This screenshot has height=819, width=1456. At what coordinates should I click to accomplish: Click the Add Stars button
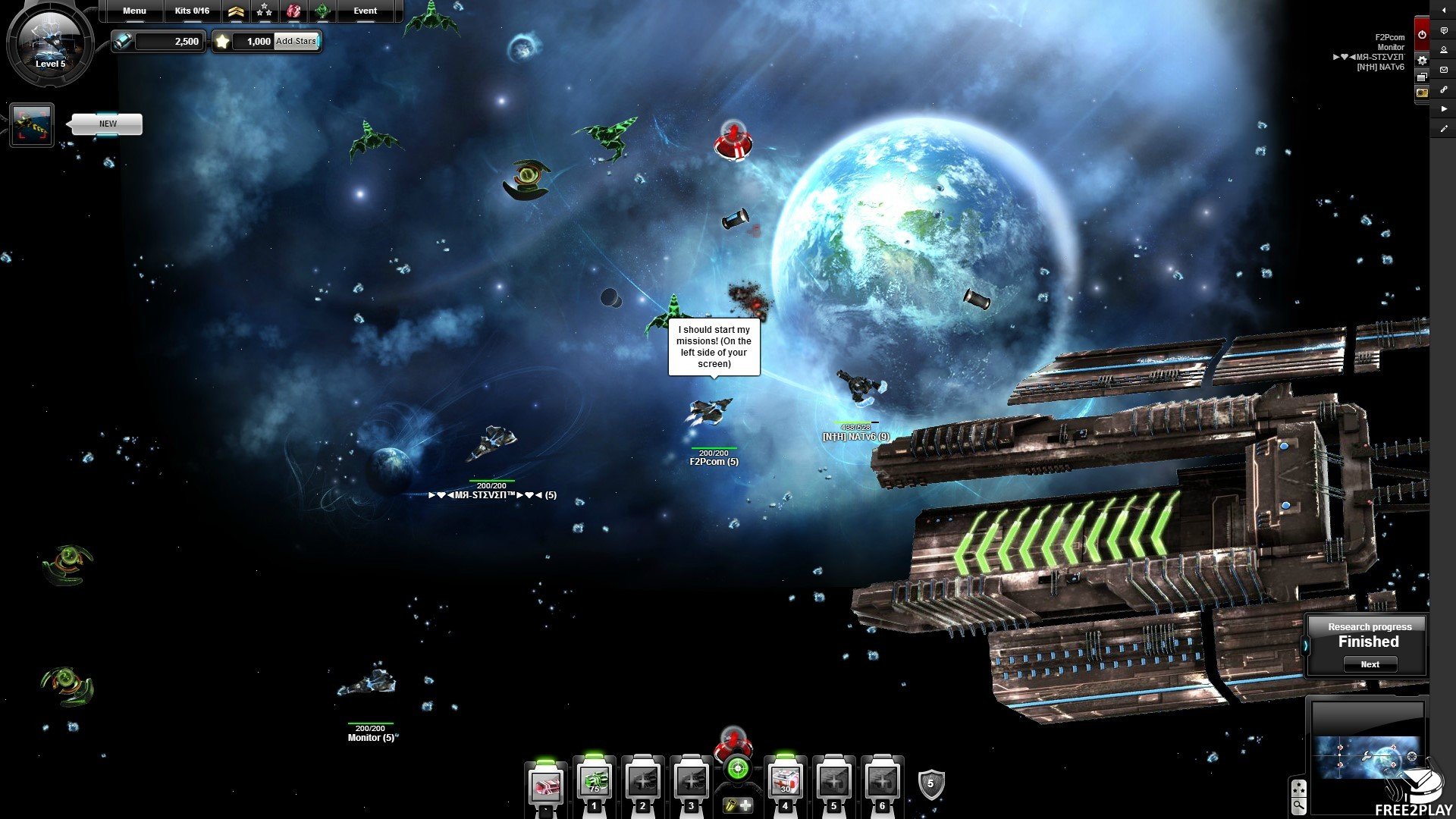click(x=296, y=41)
